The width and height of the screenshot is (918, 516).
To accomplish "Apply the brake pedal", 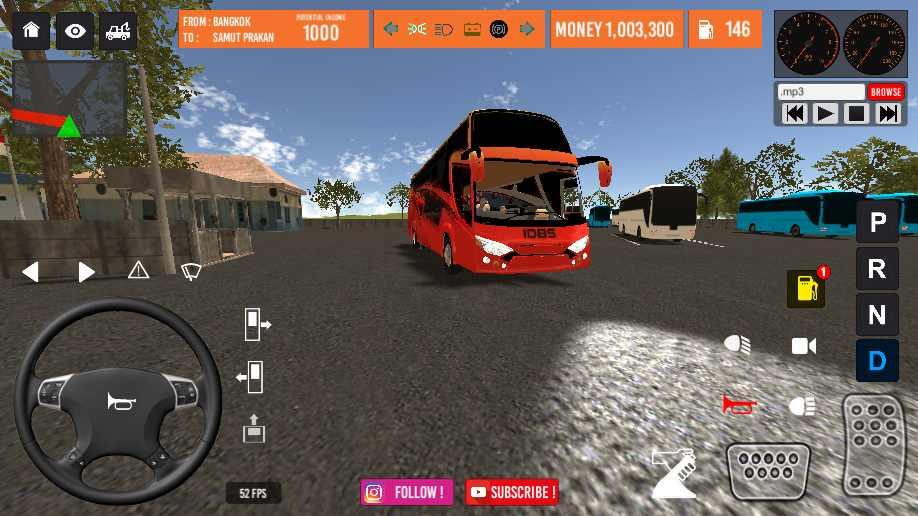I will pos(768,471).
